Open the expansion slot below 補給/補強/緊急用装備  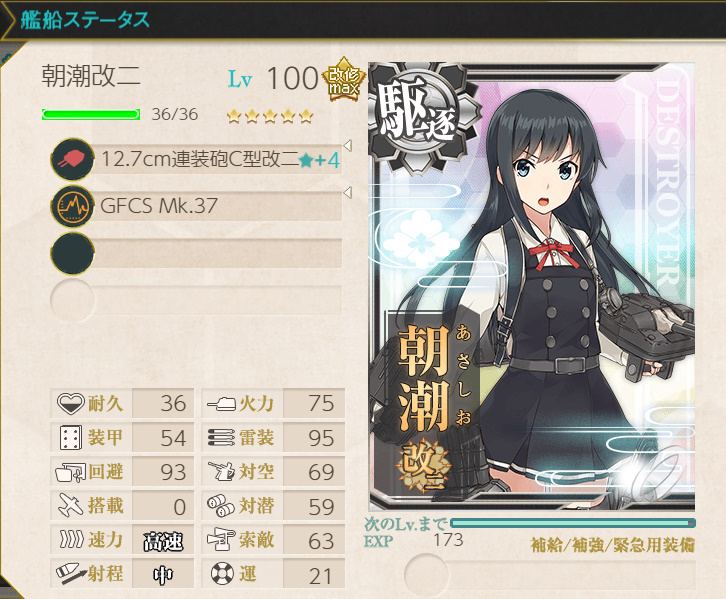550,574
